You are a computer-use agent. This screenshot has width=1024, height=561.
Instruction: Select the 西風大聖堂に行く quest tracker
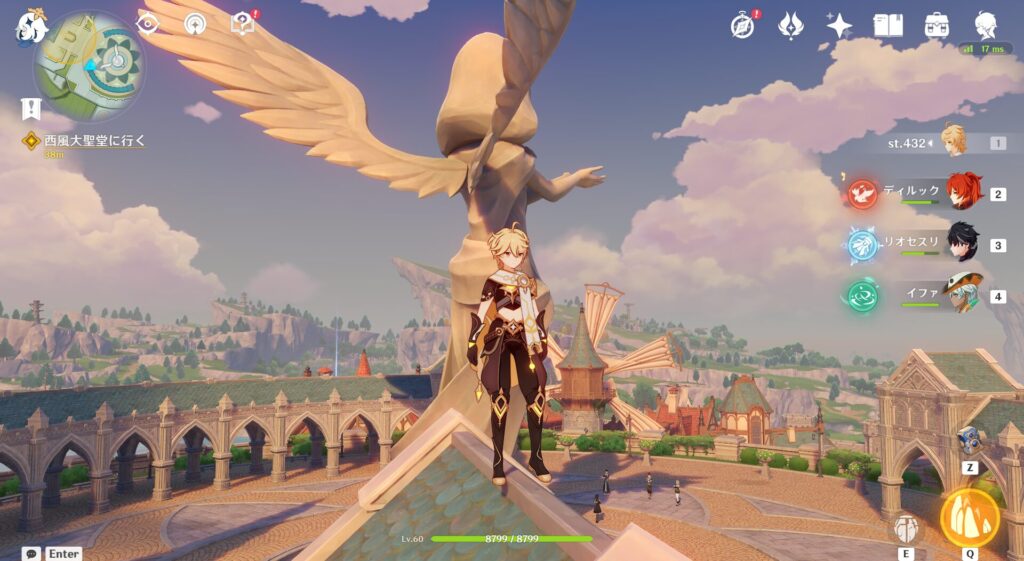pos(94,141)
